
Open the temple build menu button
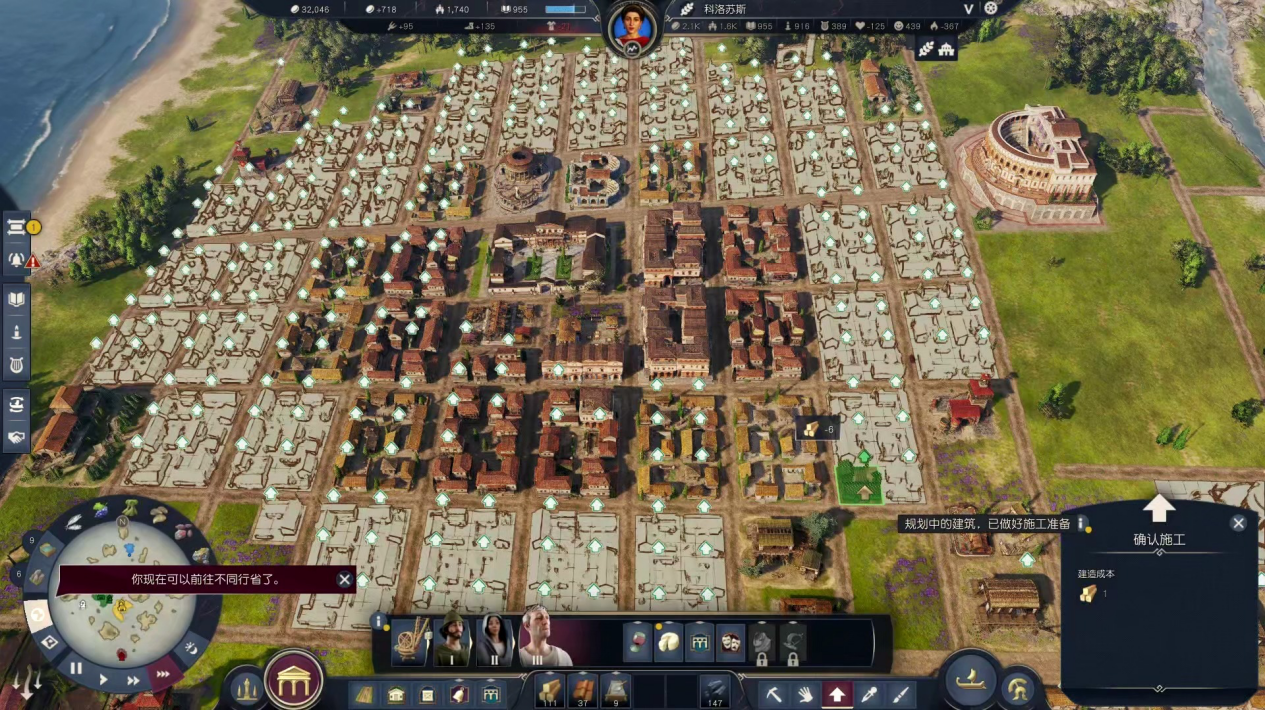[294, 679]
